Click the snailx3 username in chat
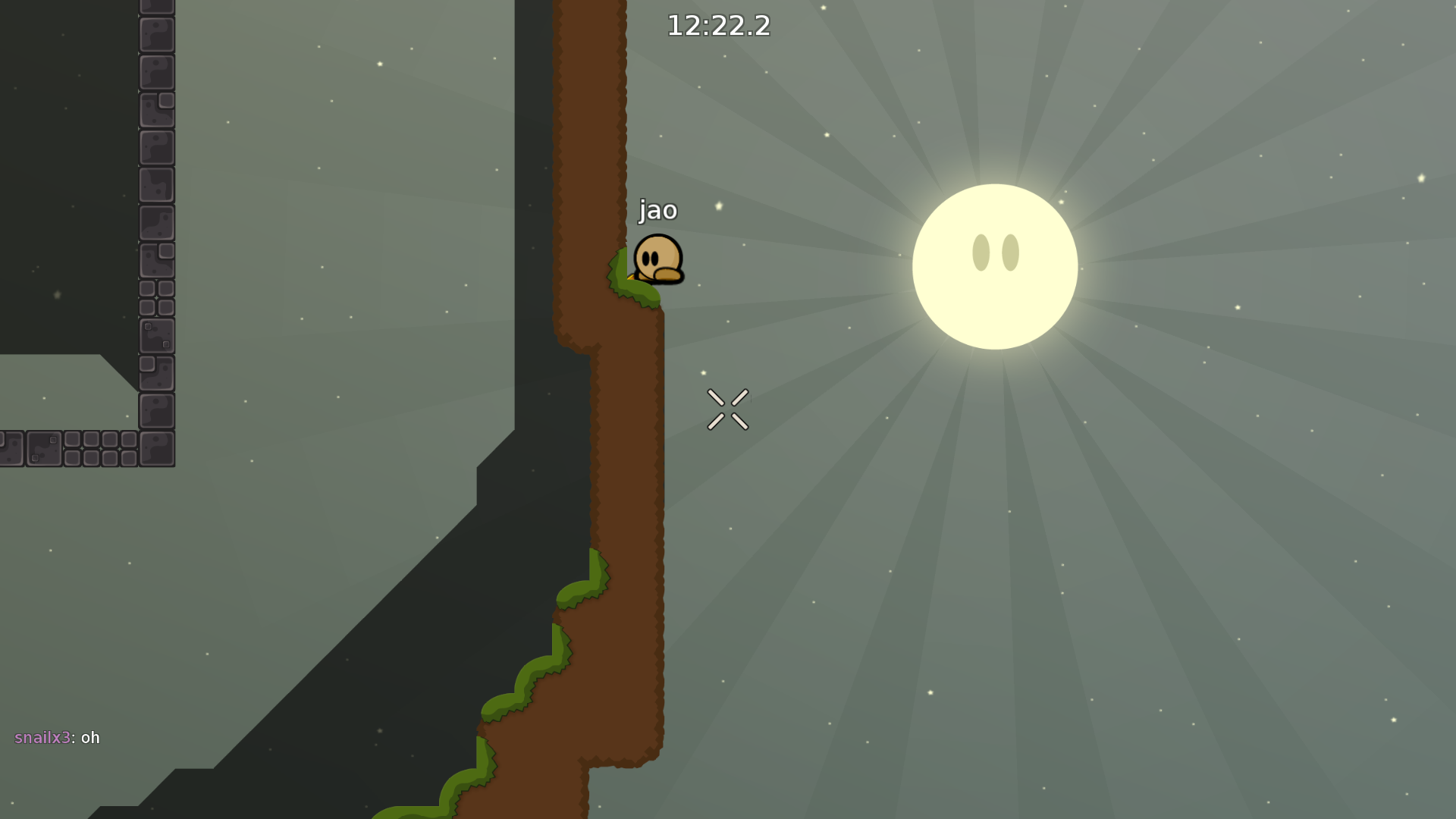 42,737
